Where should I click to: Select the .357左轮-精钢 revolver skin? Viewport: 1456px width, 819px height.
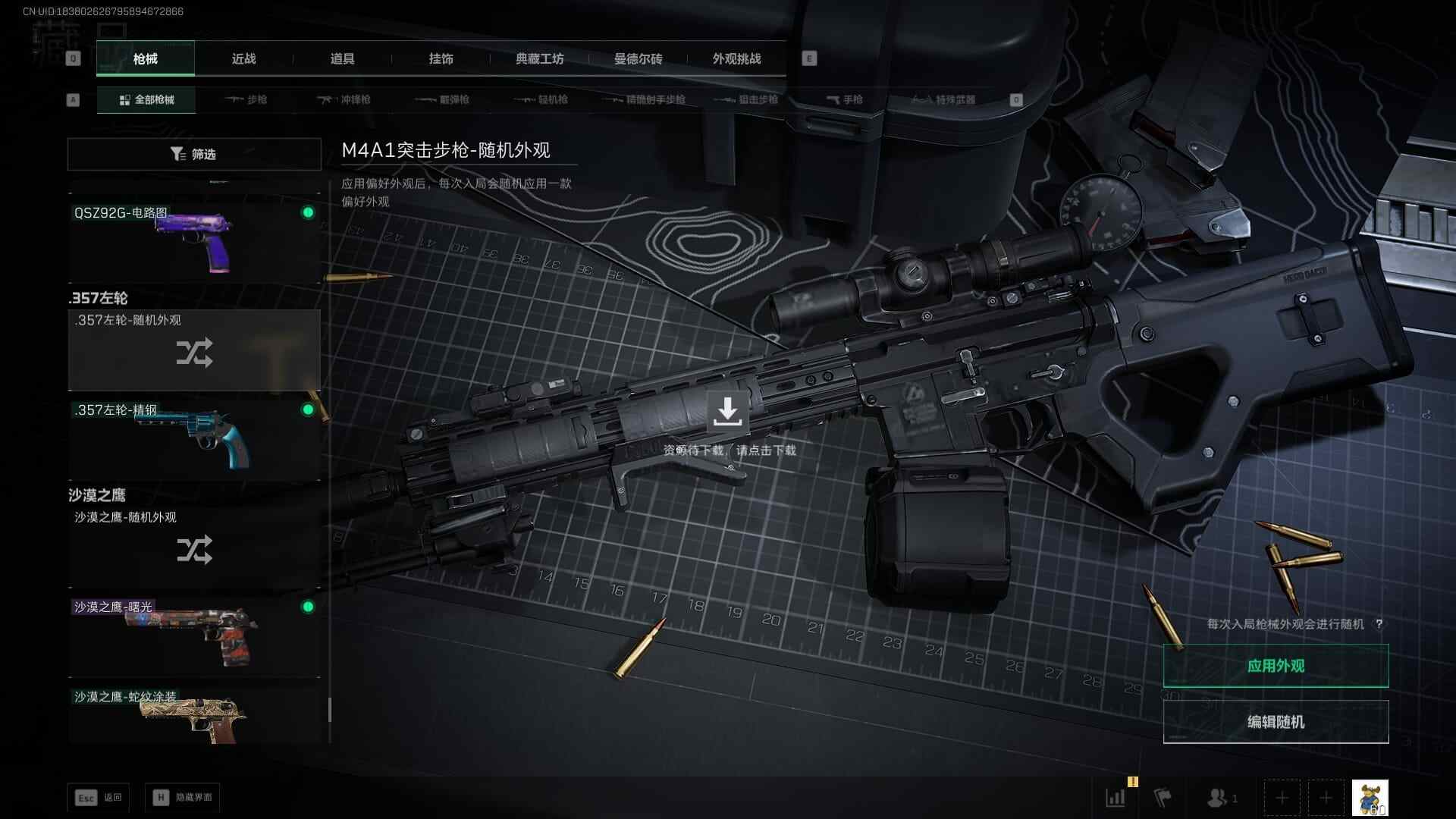[194, 440]
